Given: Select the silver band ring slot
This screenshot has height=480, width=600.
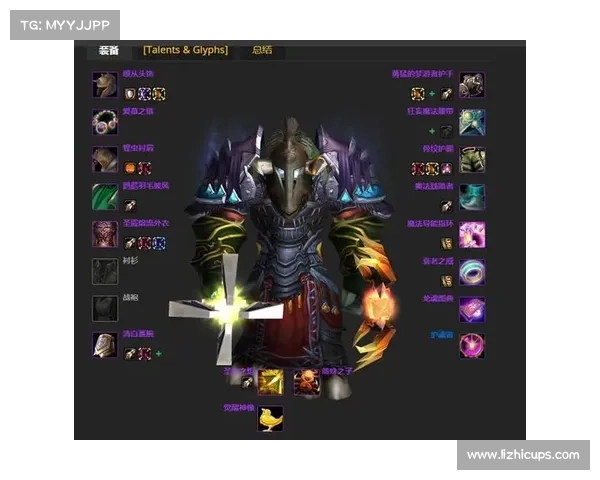Looking at the screenshot, I should [472, 271].
